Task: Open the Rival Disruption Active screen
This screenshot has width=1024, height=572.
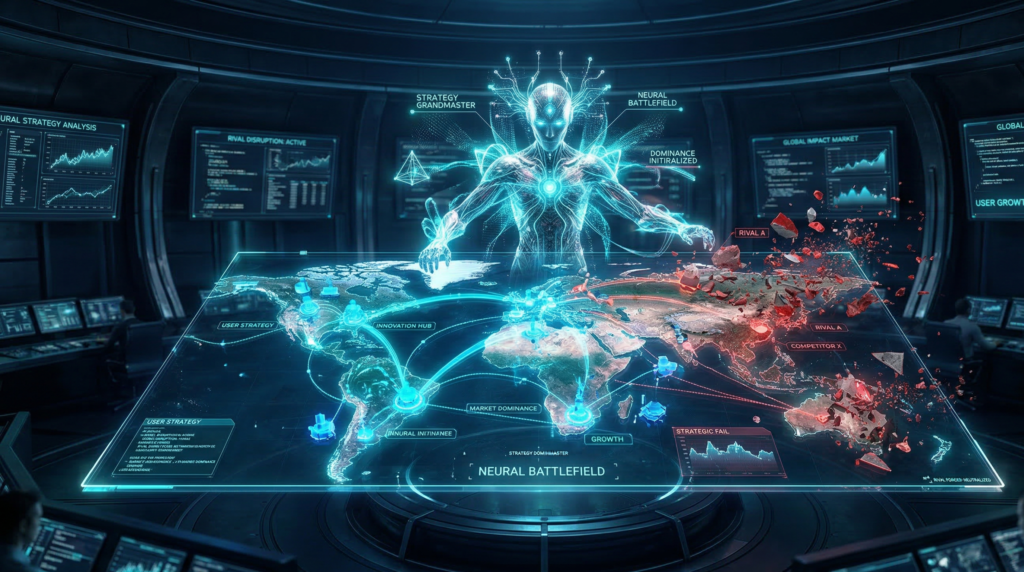Action: pyautogui.click(x=264, y=172)
